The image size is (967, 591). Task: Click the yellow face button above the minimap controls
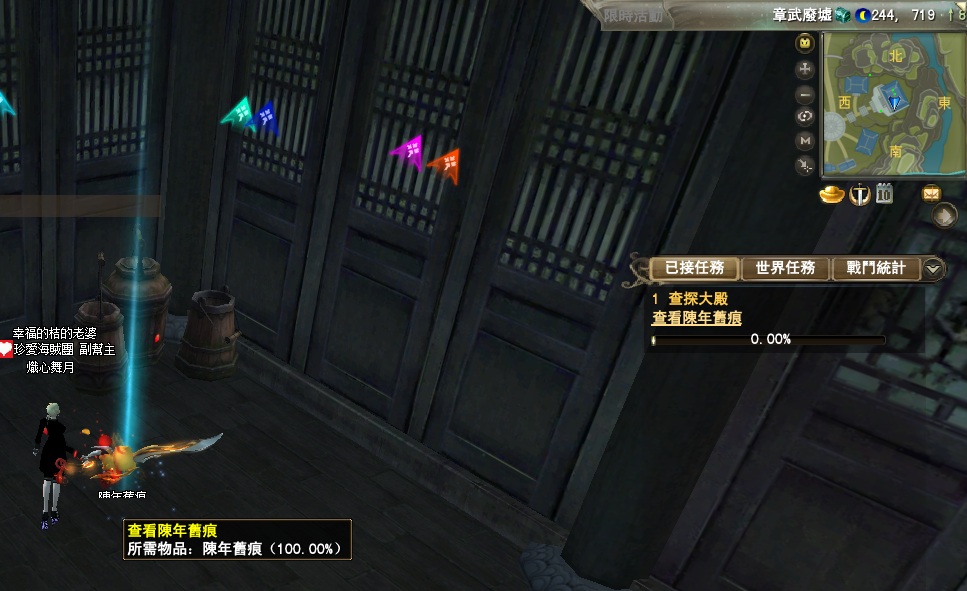tap(805, 44)
